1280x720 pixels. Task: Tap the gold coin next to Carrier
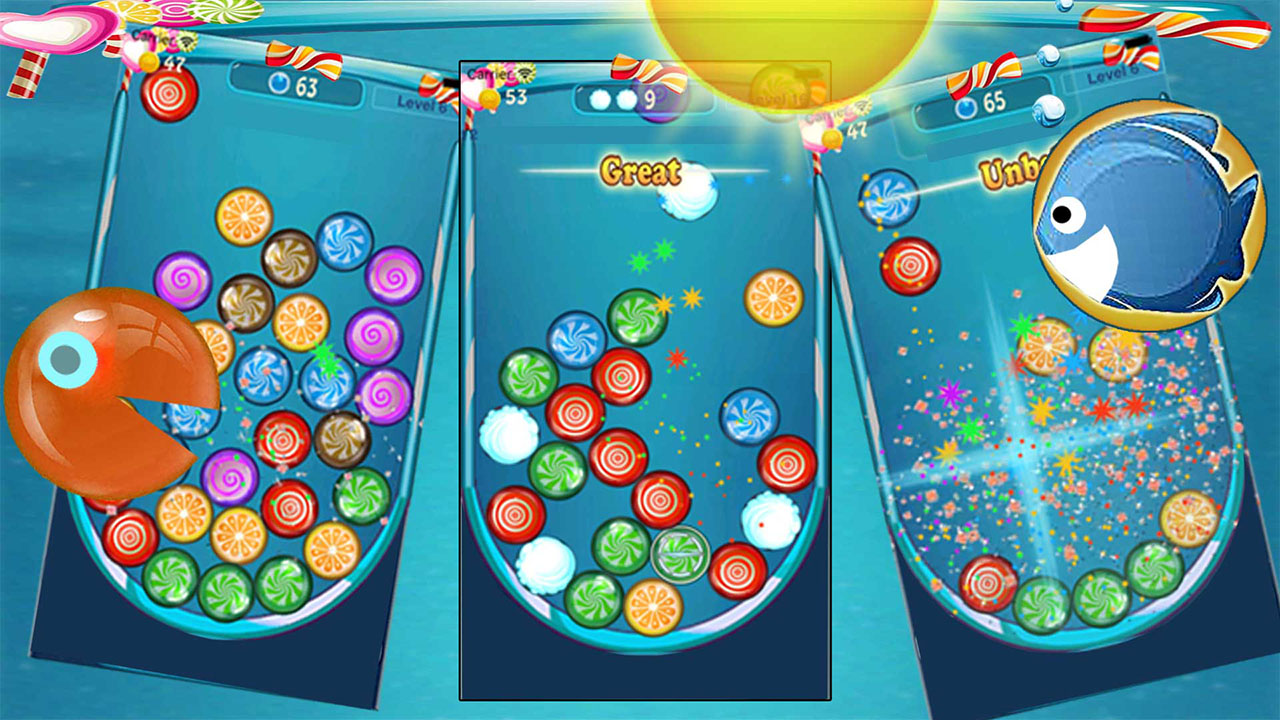coord(148,60)
